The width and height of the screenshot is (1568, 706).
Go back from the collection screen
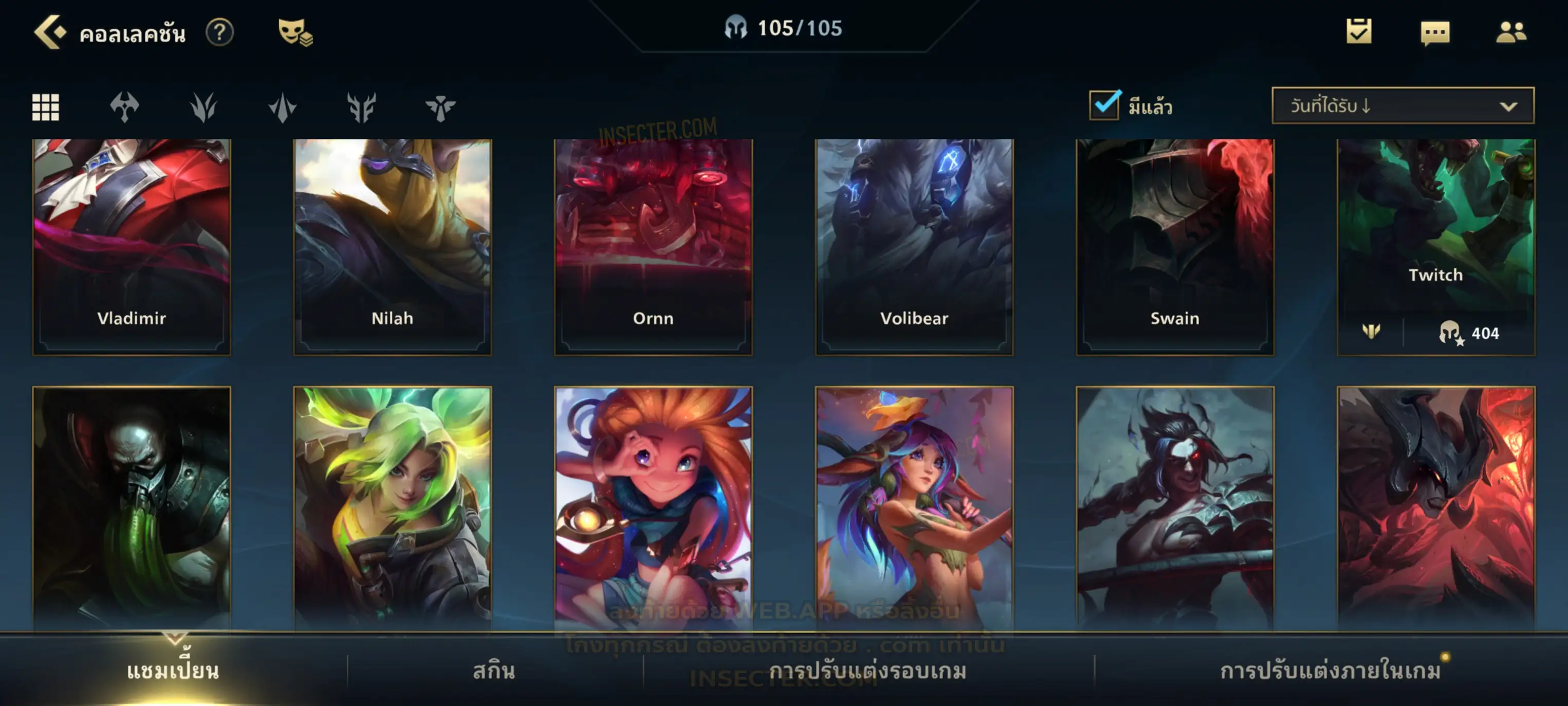click(49, 32)
